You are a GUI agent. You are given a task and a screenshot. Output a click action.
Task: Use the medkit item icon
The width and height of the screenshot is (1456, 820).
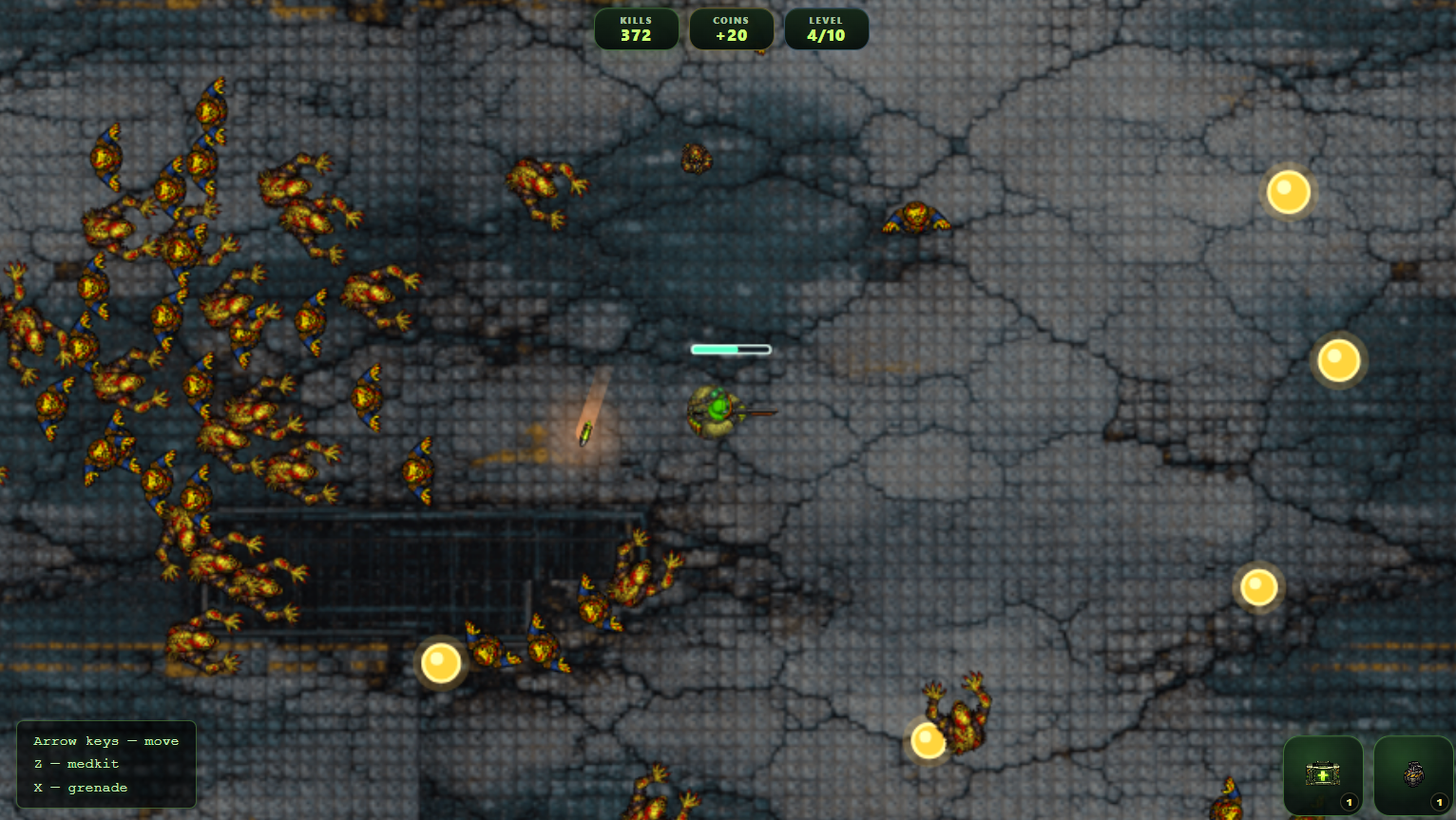[1323, 775]
